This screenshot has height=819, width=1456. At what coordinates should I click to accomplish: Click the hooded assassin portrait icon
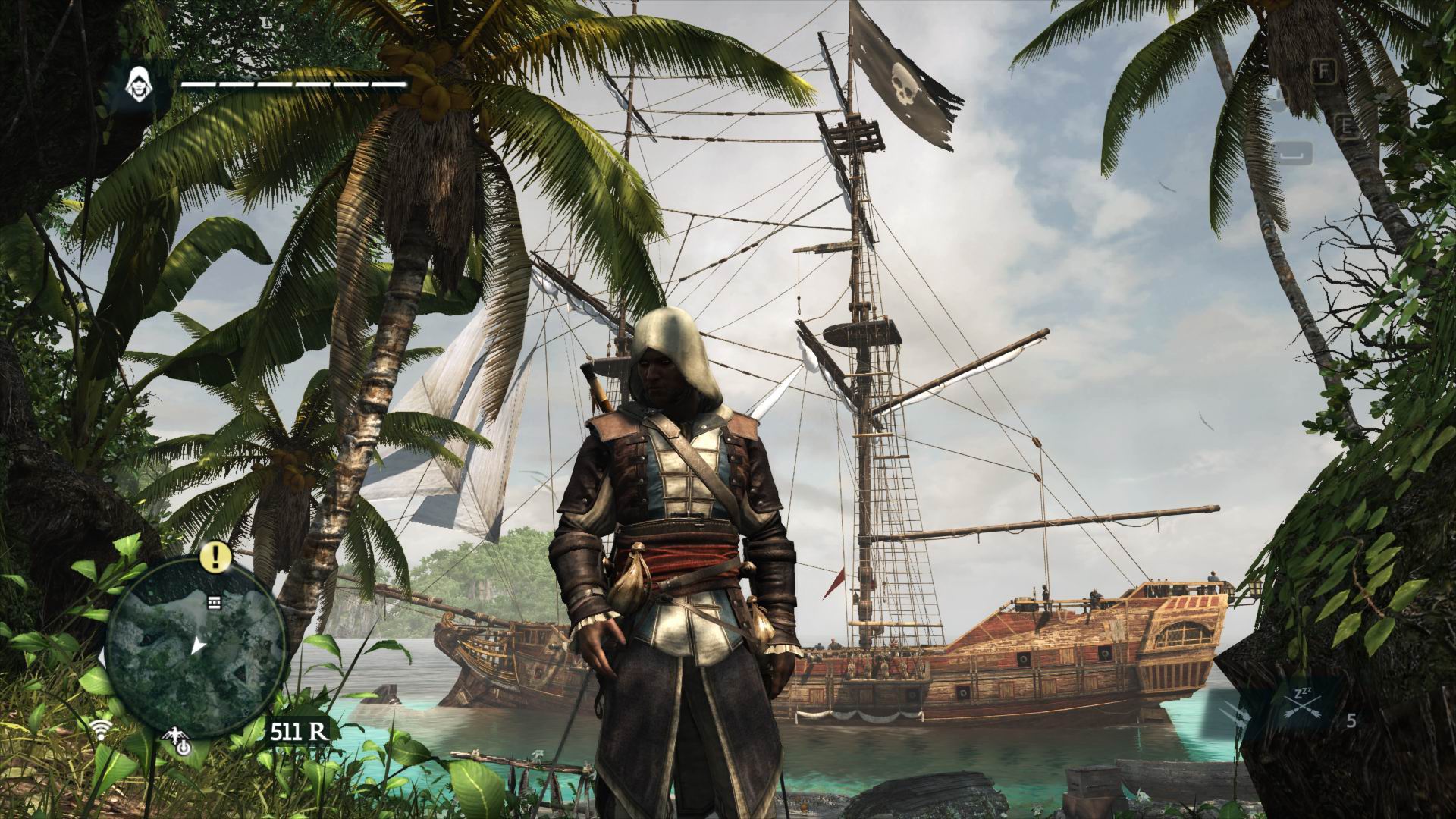pos(138,83)
